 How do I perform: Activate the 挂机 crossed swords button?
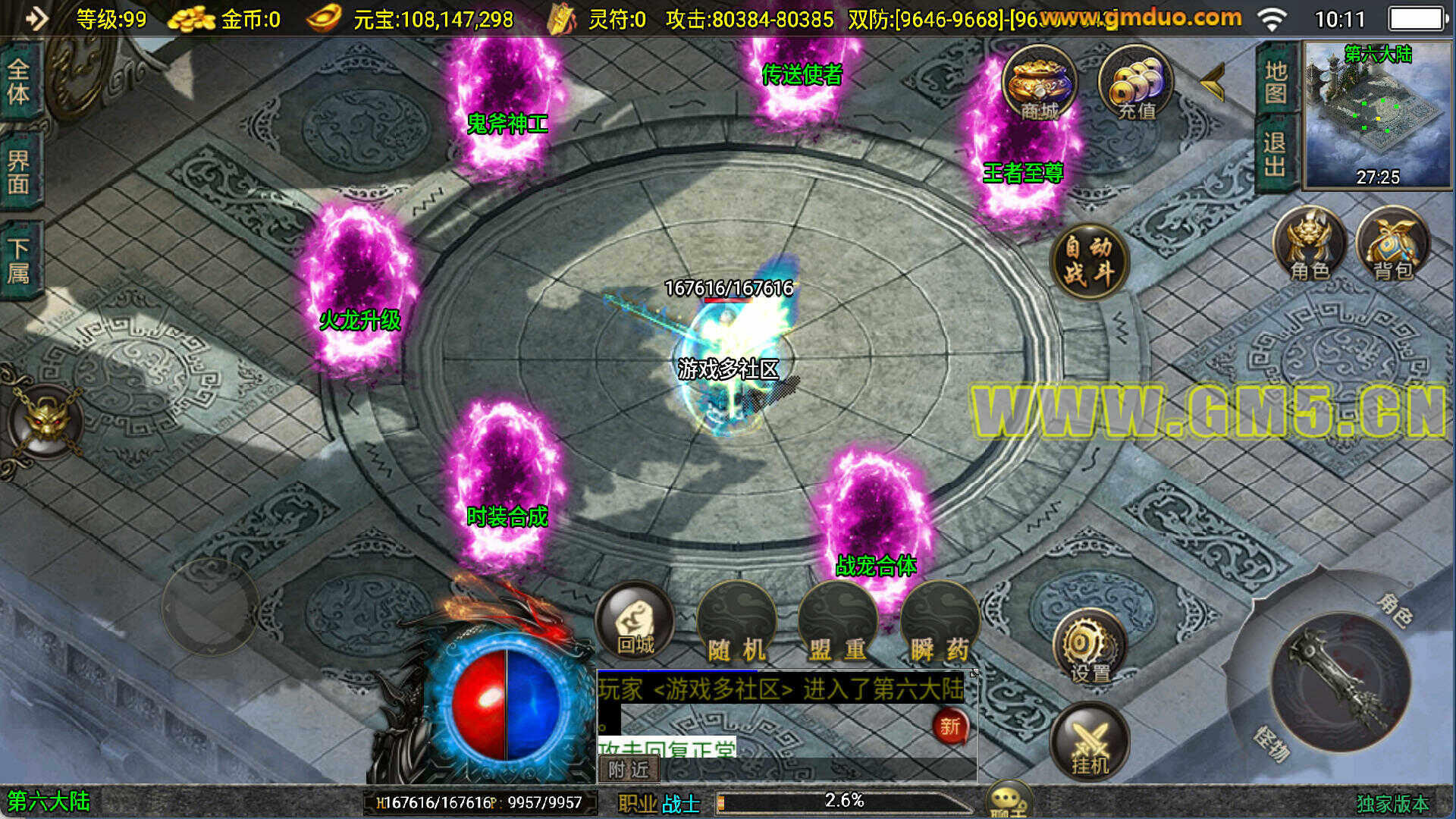point(1090,743)
